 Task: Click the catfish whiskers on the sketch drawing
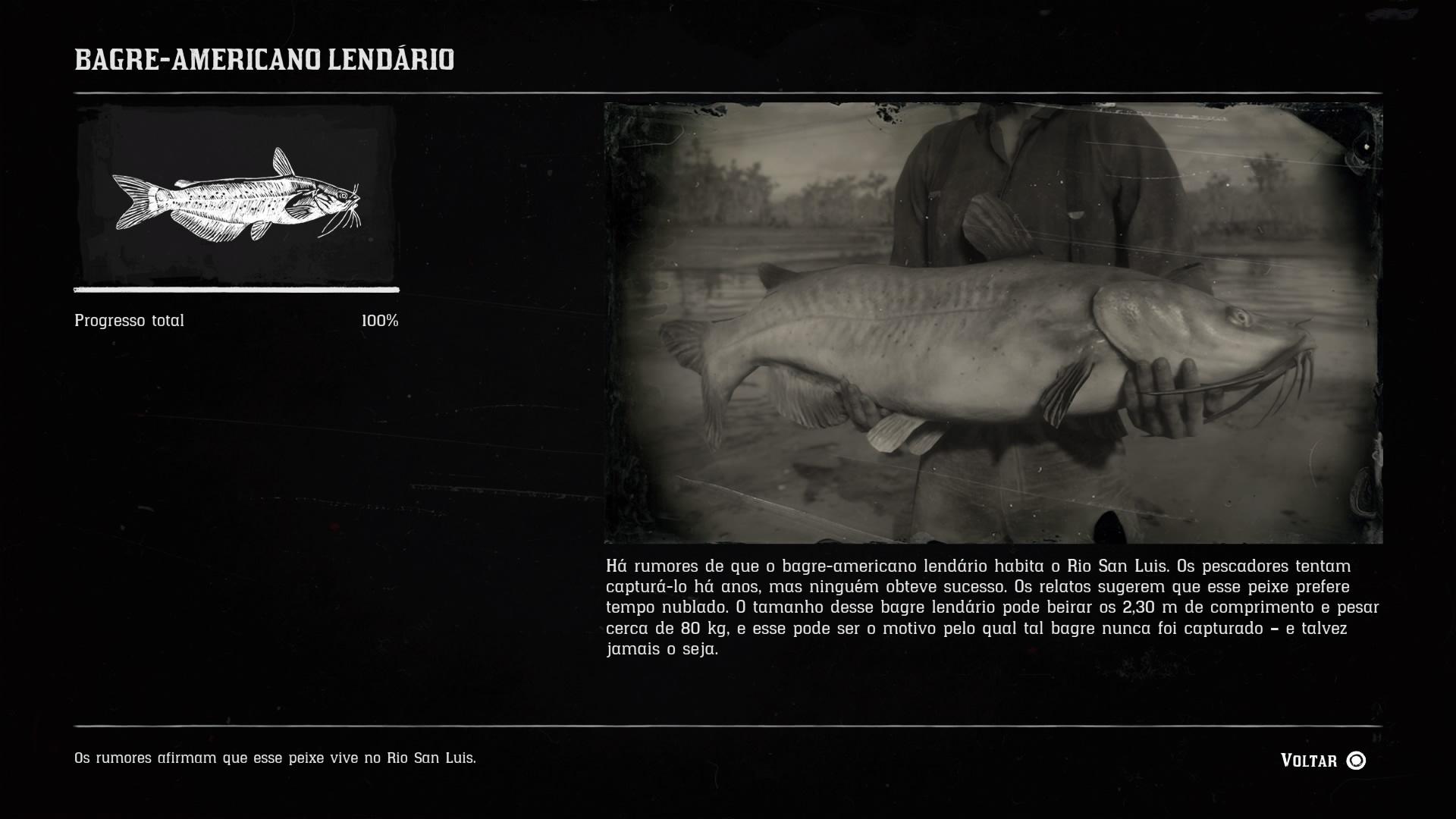(x=353, y=220)
